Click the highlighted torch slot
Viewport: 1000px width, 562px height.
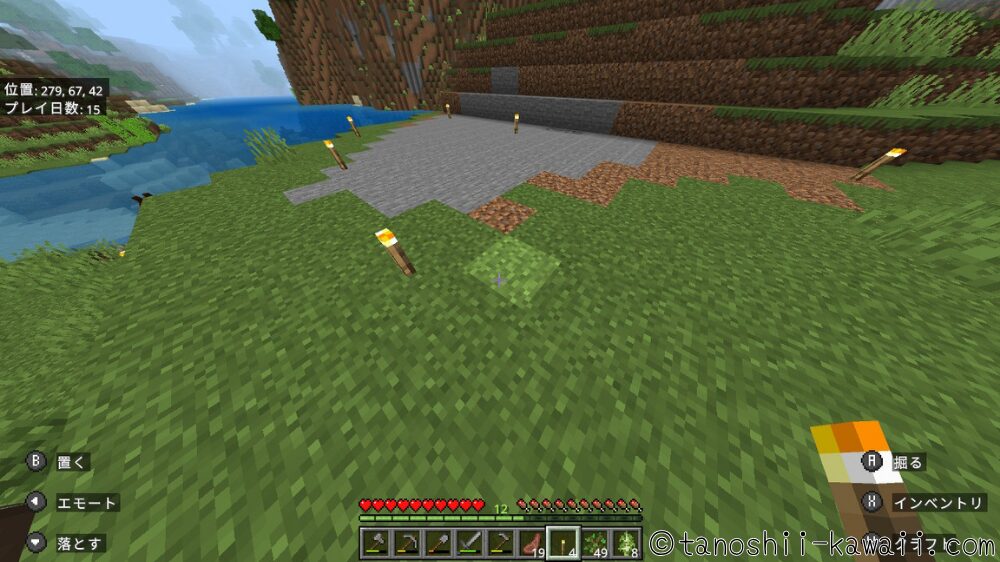click(x=563, y=543)
